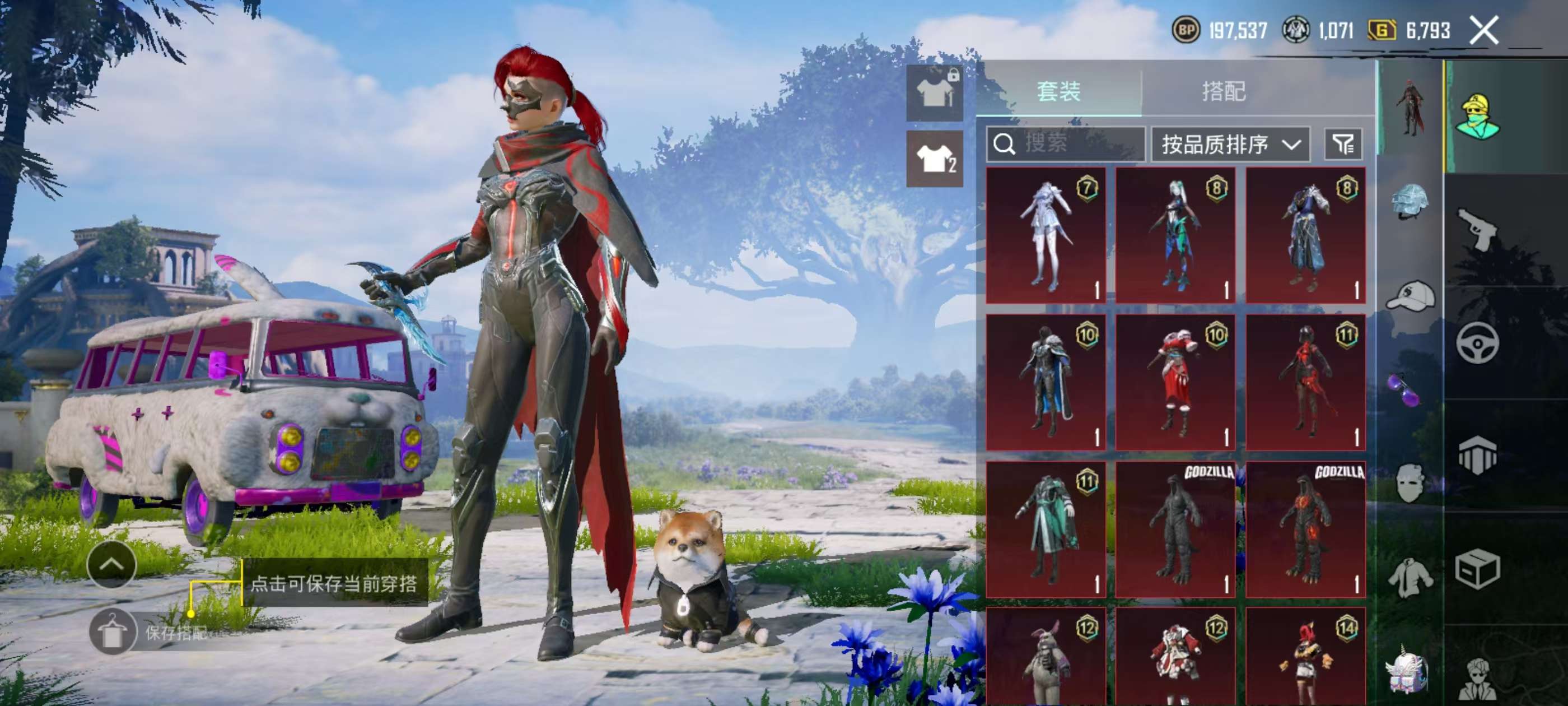
Task: Switch to outfit preset shirt 2
Action: 934,159
